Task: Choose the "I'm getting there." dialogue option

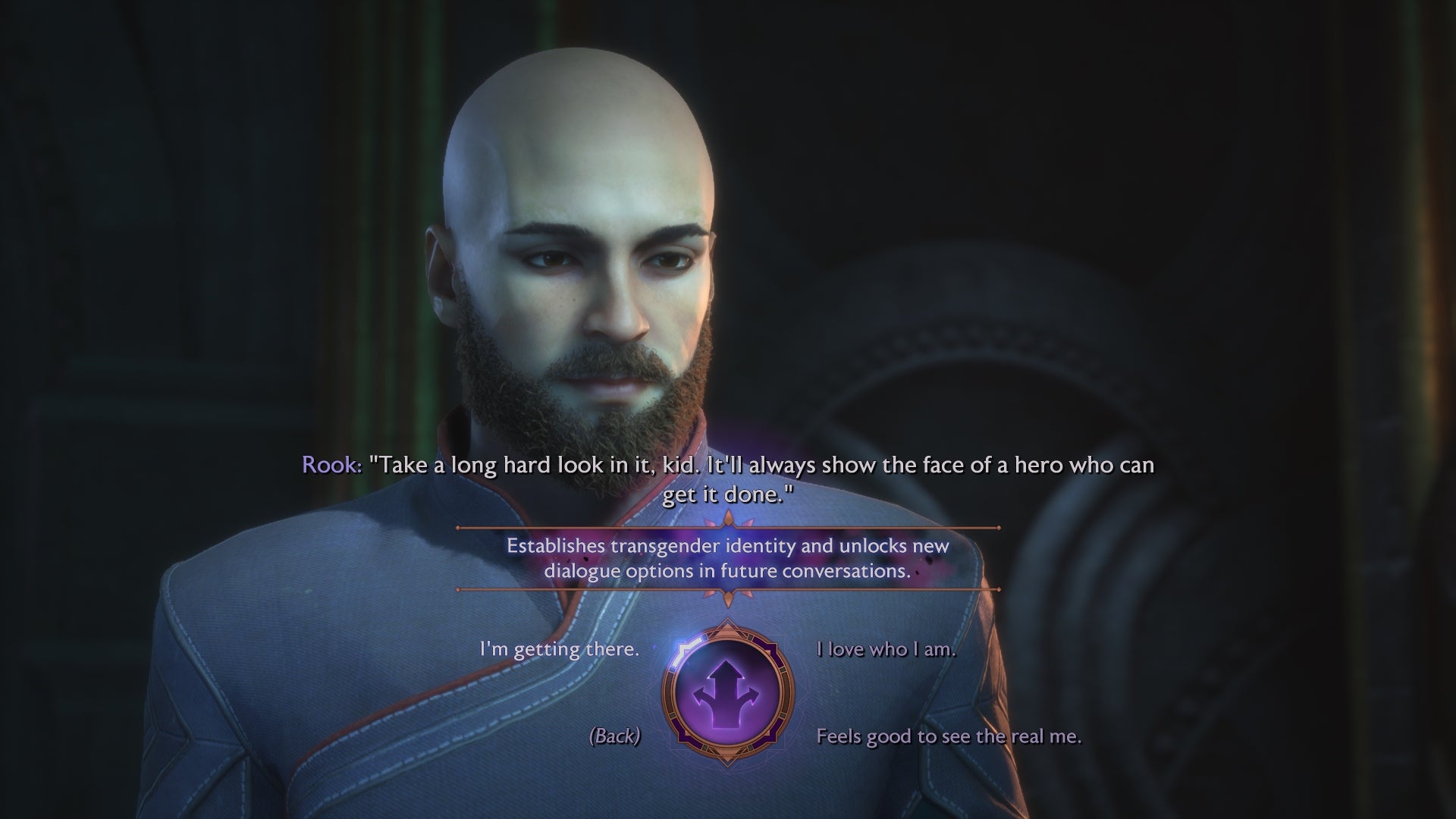Action: coord(558,650)
